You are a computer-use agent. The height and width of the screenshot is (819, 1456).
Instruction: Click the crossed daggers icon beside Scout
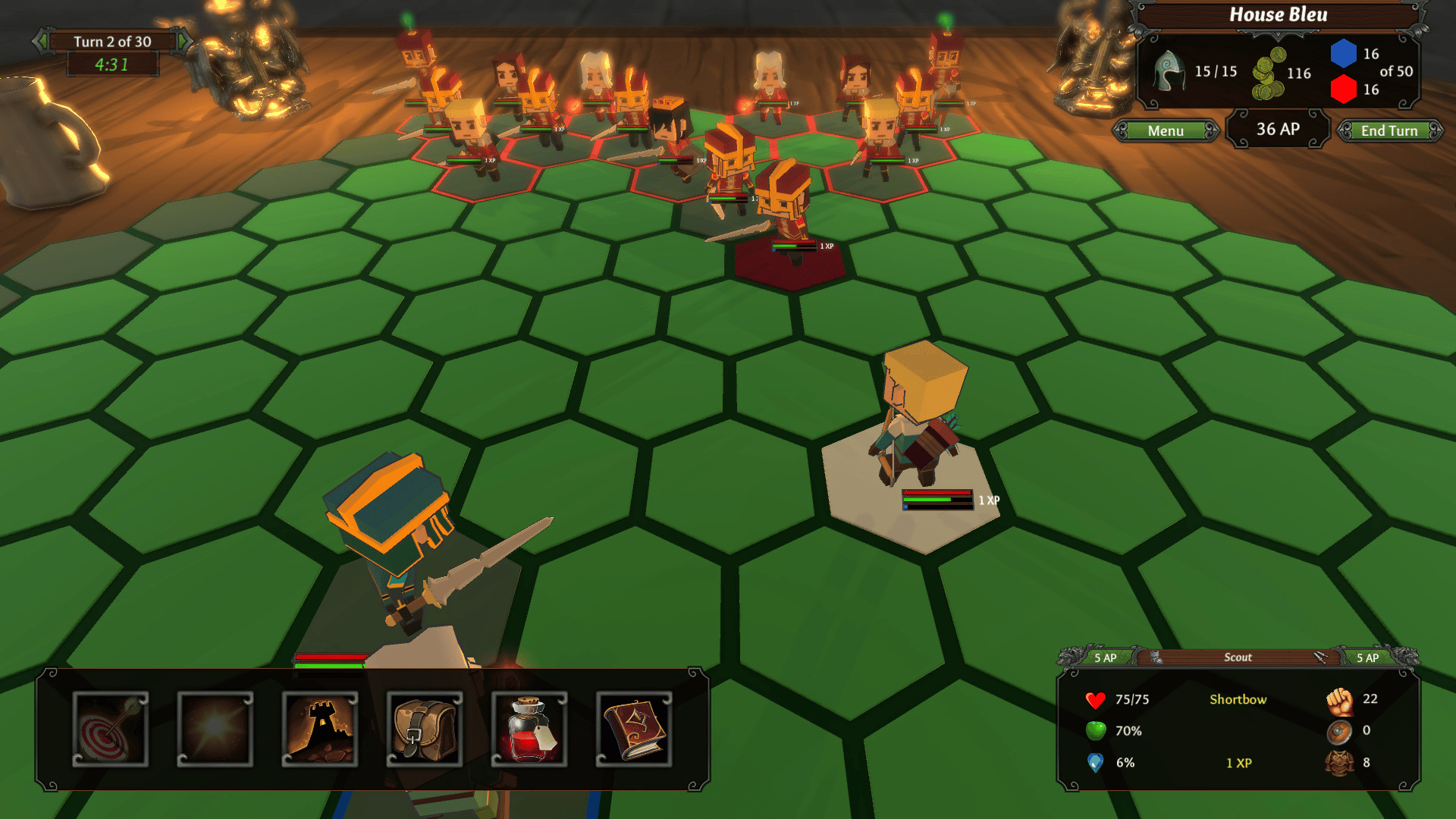point(1320,657)
